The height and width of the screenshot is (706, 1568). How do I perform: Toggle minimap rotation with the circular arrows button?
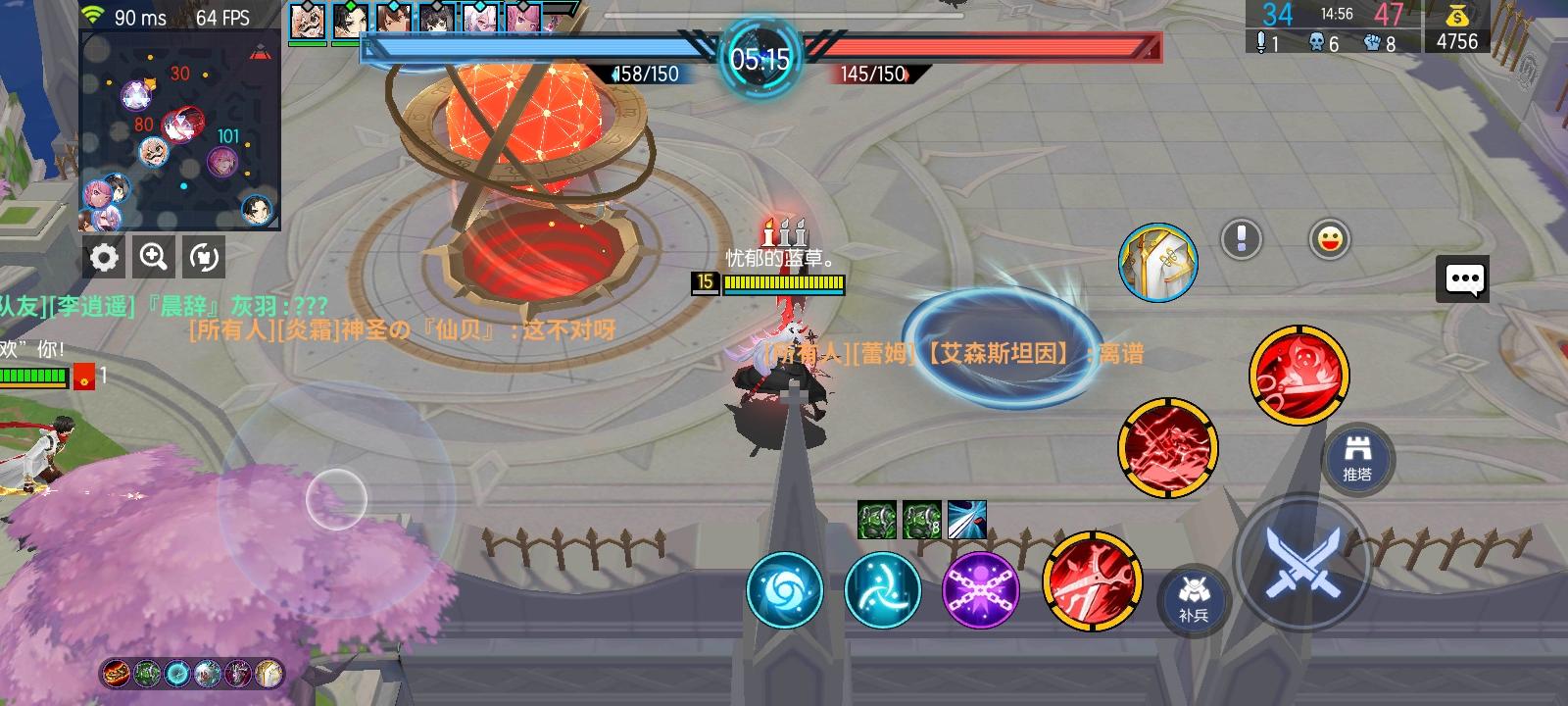coord(202,257)
